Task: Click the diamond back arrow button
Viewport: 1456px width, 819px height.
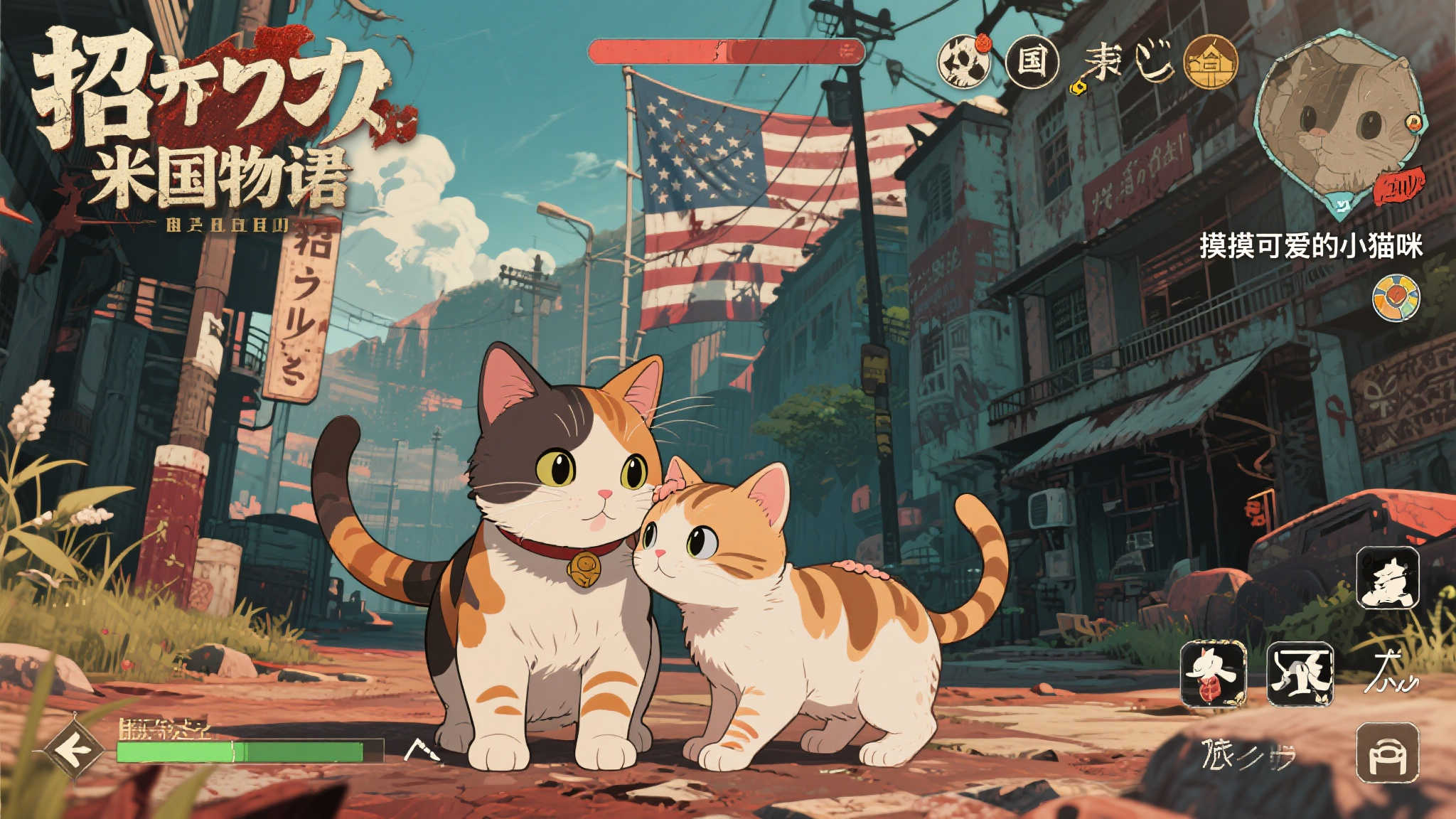Action: (75, 749)
